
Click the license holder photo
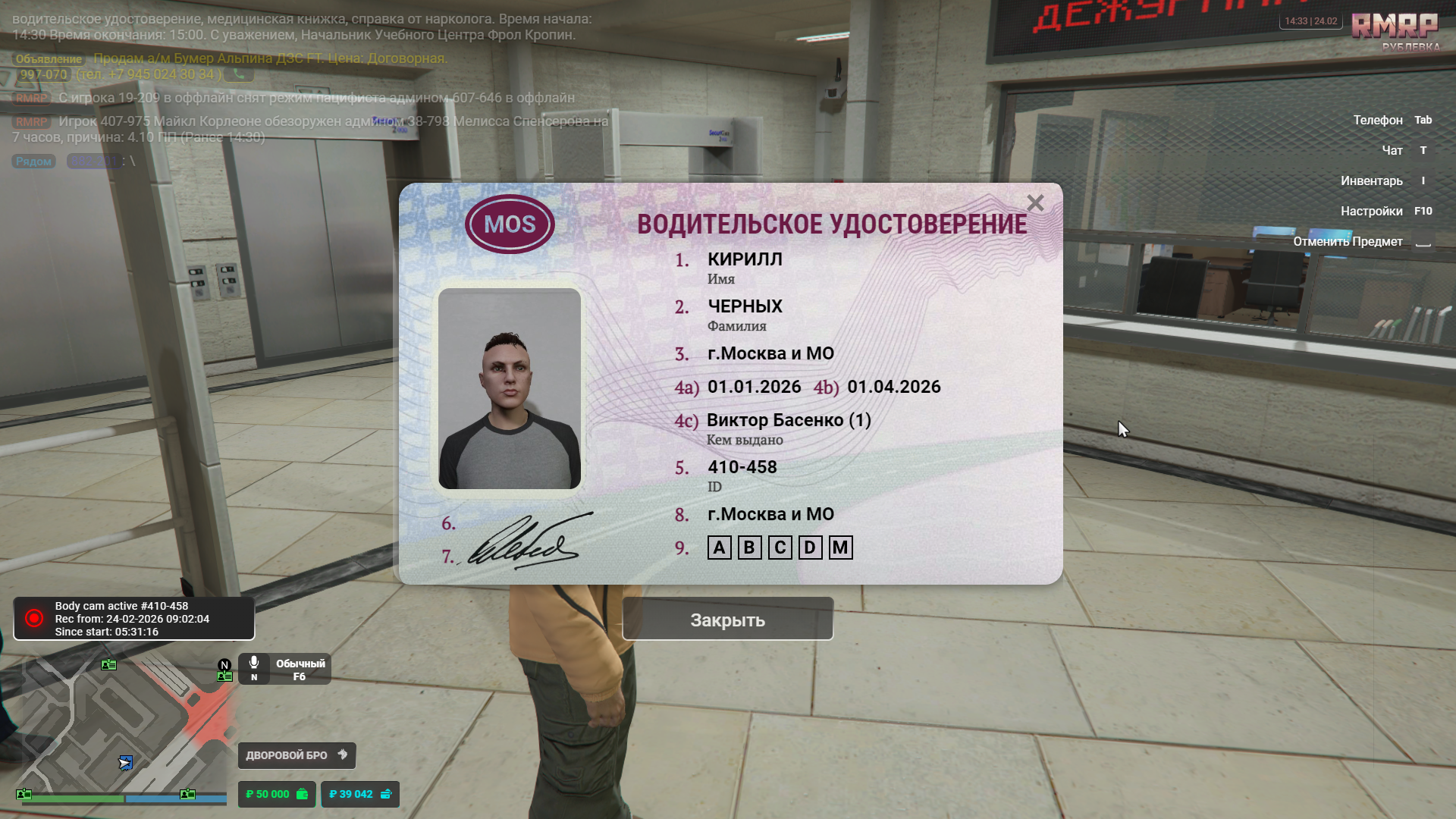tap(510, 388)
